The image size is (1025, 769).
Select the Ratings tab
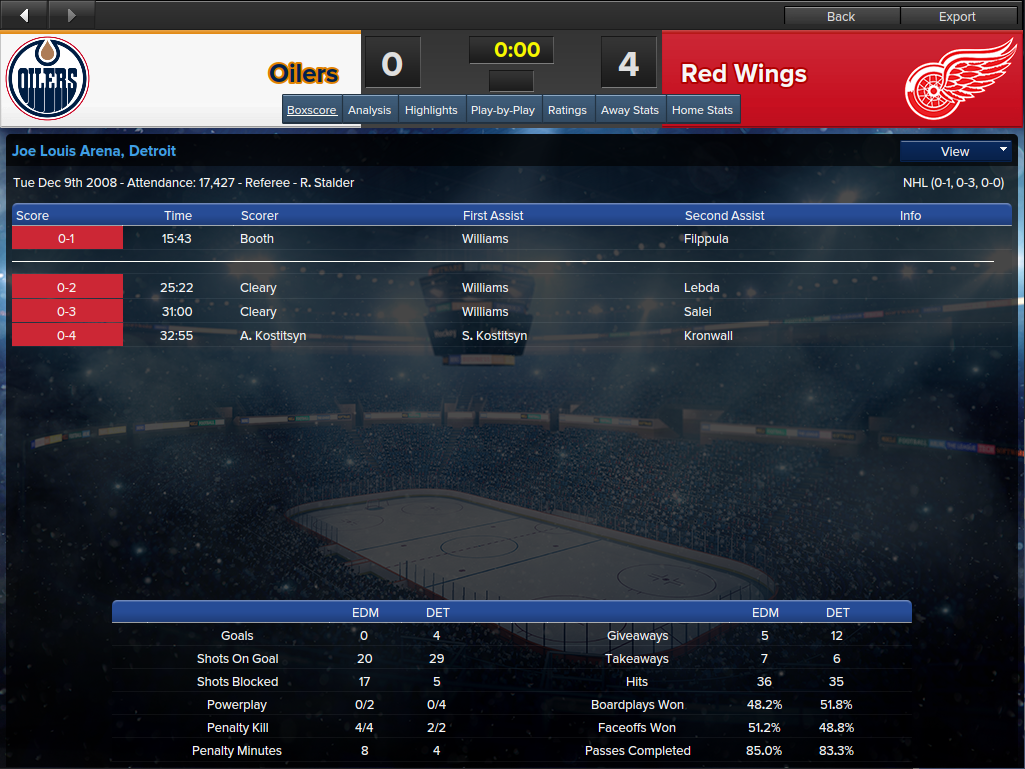567,110
